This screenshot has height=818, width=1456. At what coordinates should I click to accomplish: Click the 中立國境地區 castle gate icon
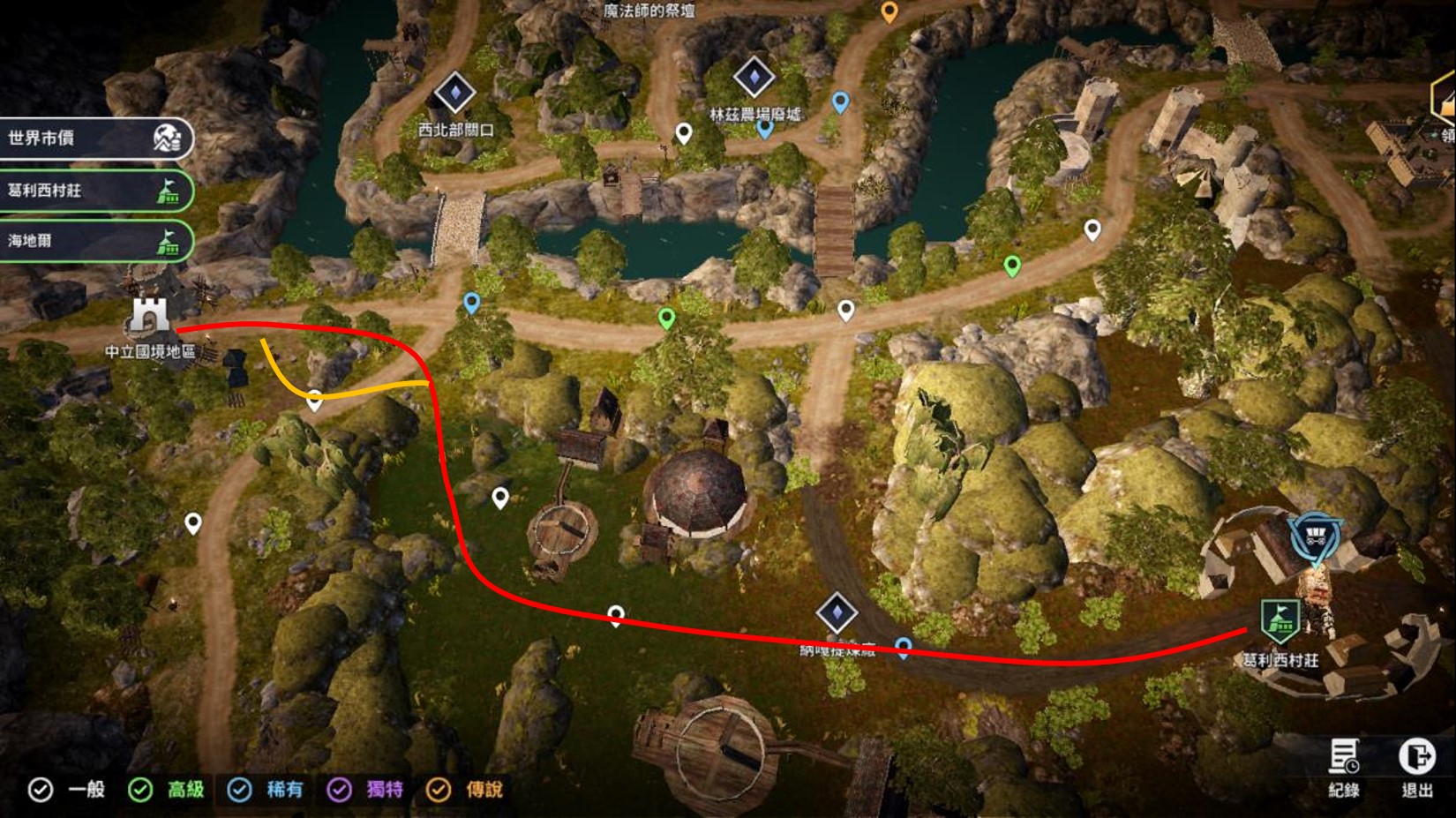click(149, 316)
